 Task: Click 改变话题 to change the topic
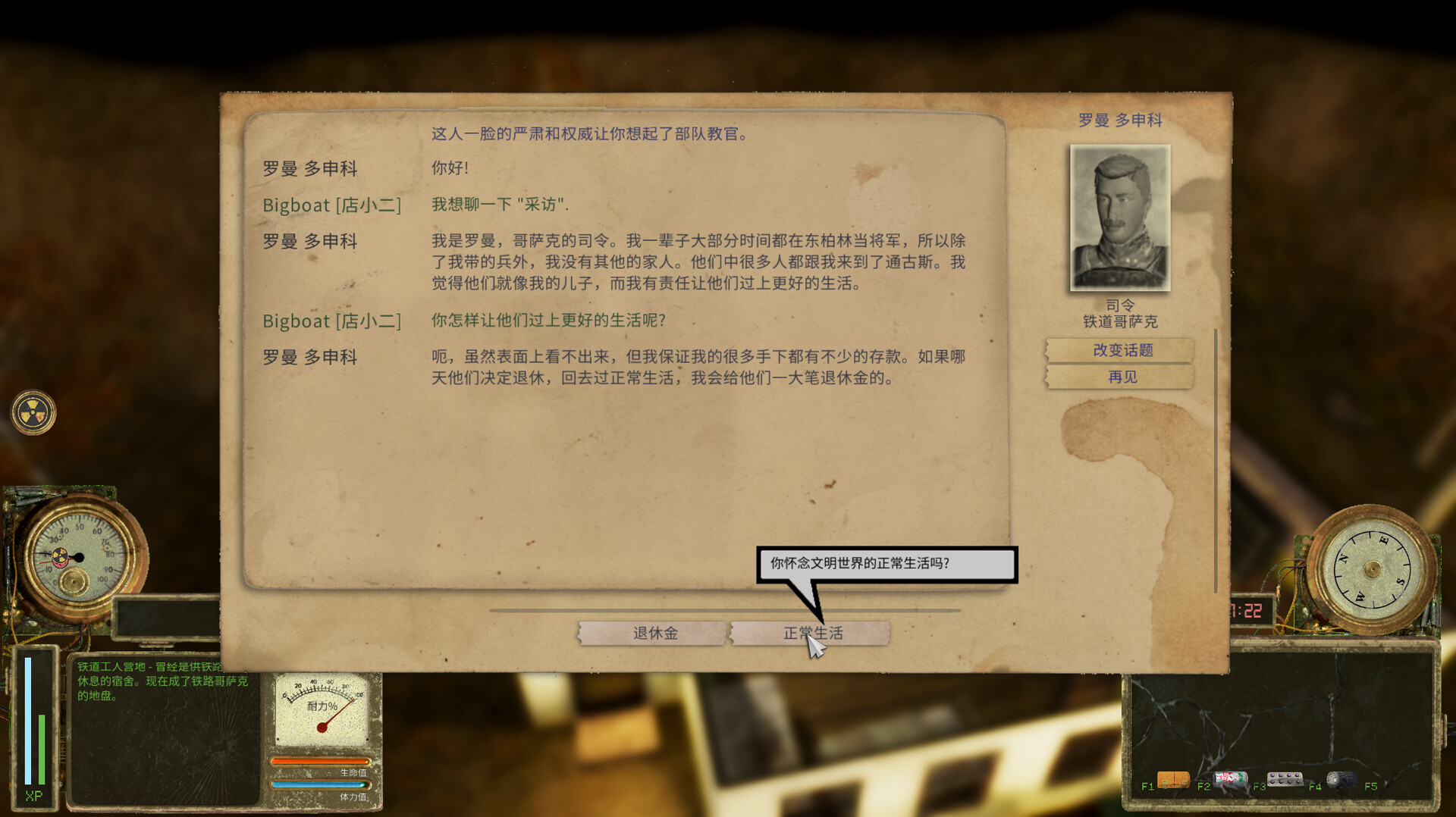pyautogui.click(x=1120, y=349)
